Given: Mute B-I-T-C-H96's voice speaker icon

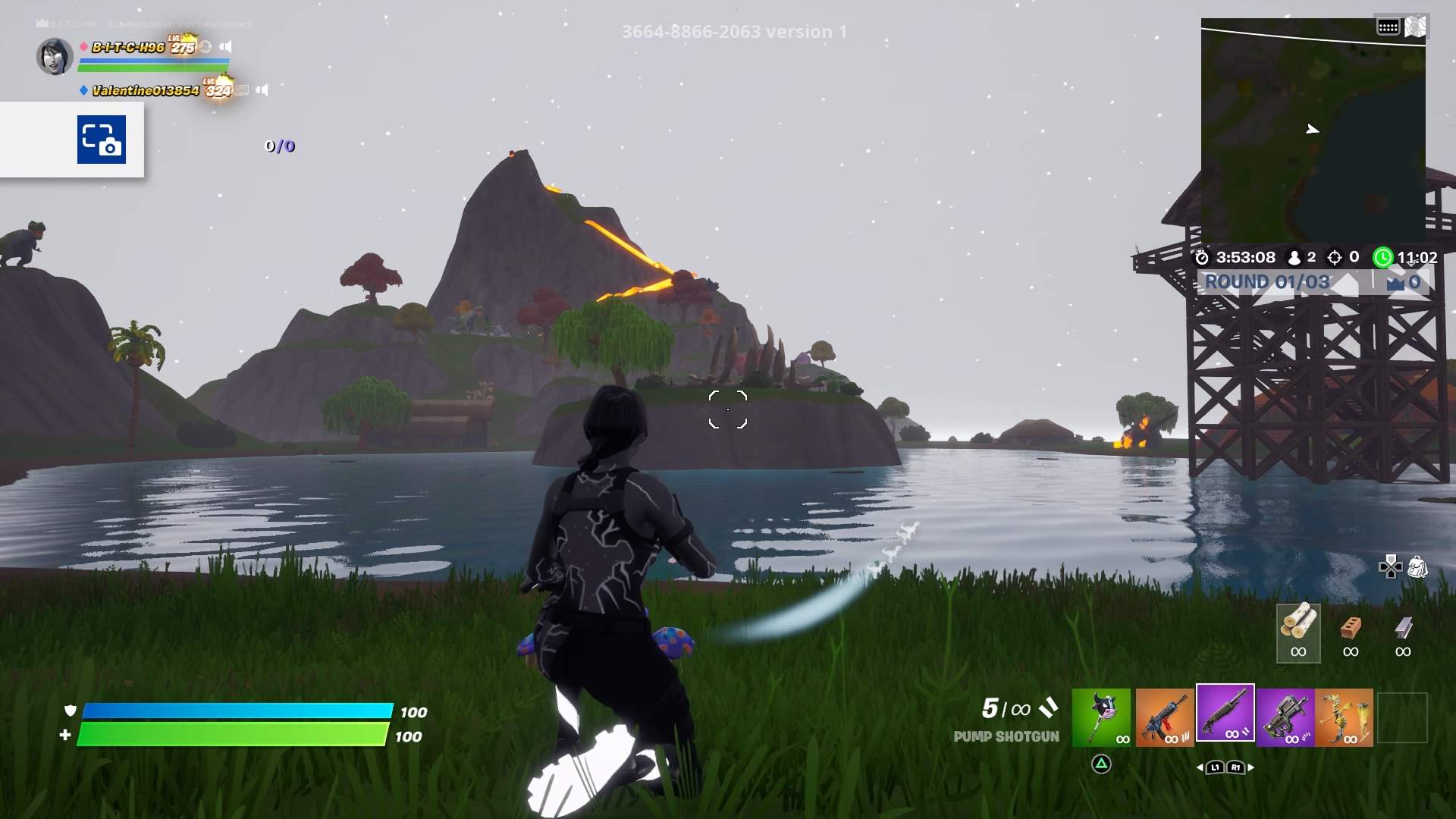Looking at the screenshot, I should coord(225,46).
